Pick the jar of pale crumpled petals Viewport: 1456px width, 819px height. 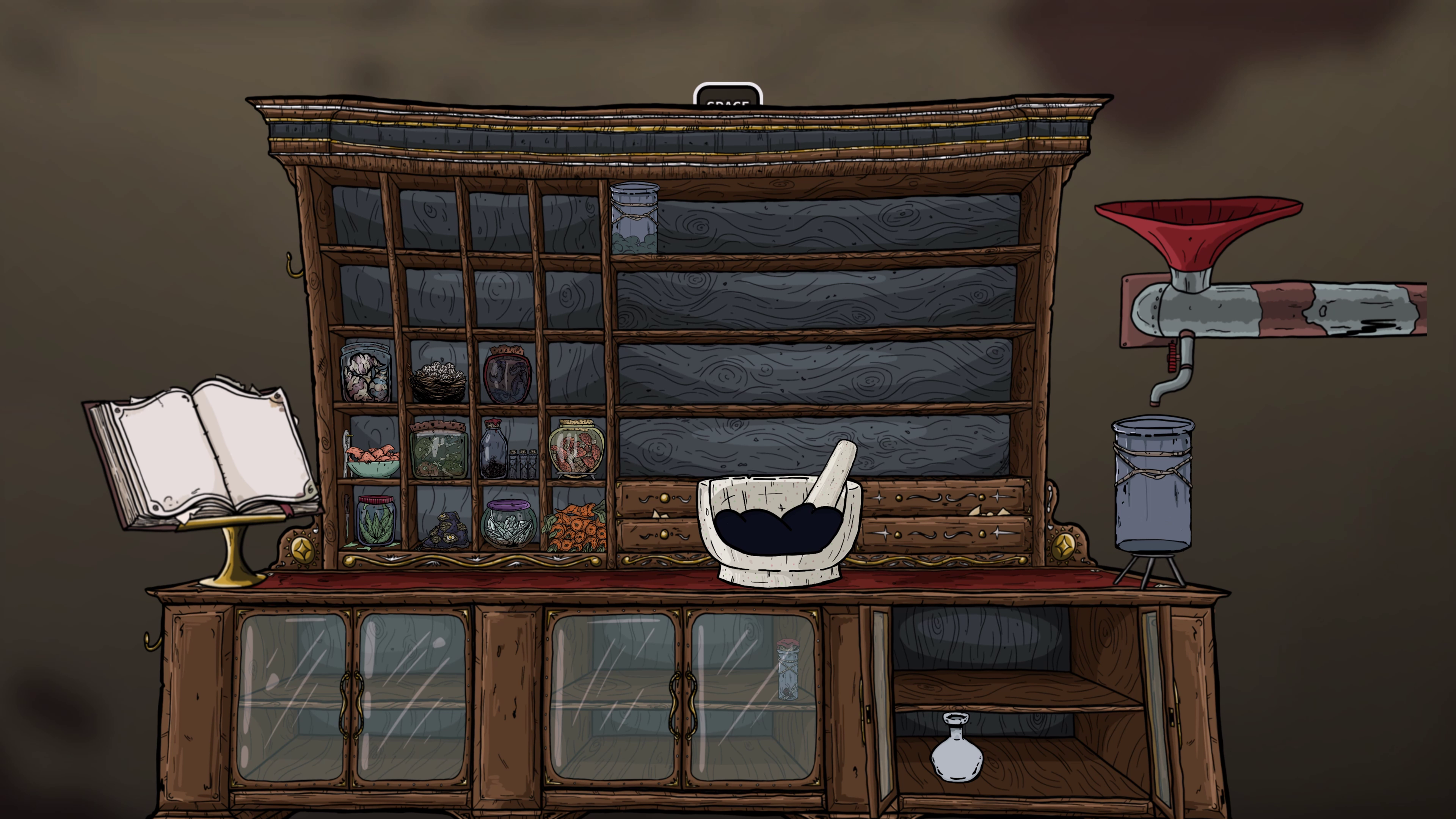(366, 373)
